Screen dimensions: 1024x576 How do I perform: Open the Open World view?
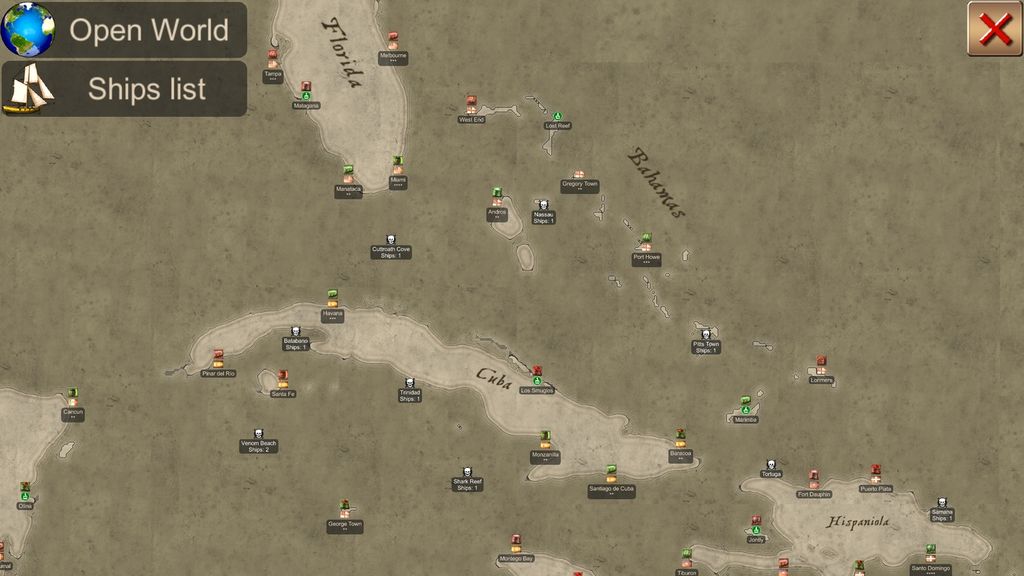click(x=125, y=30)
